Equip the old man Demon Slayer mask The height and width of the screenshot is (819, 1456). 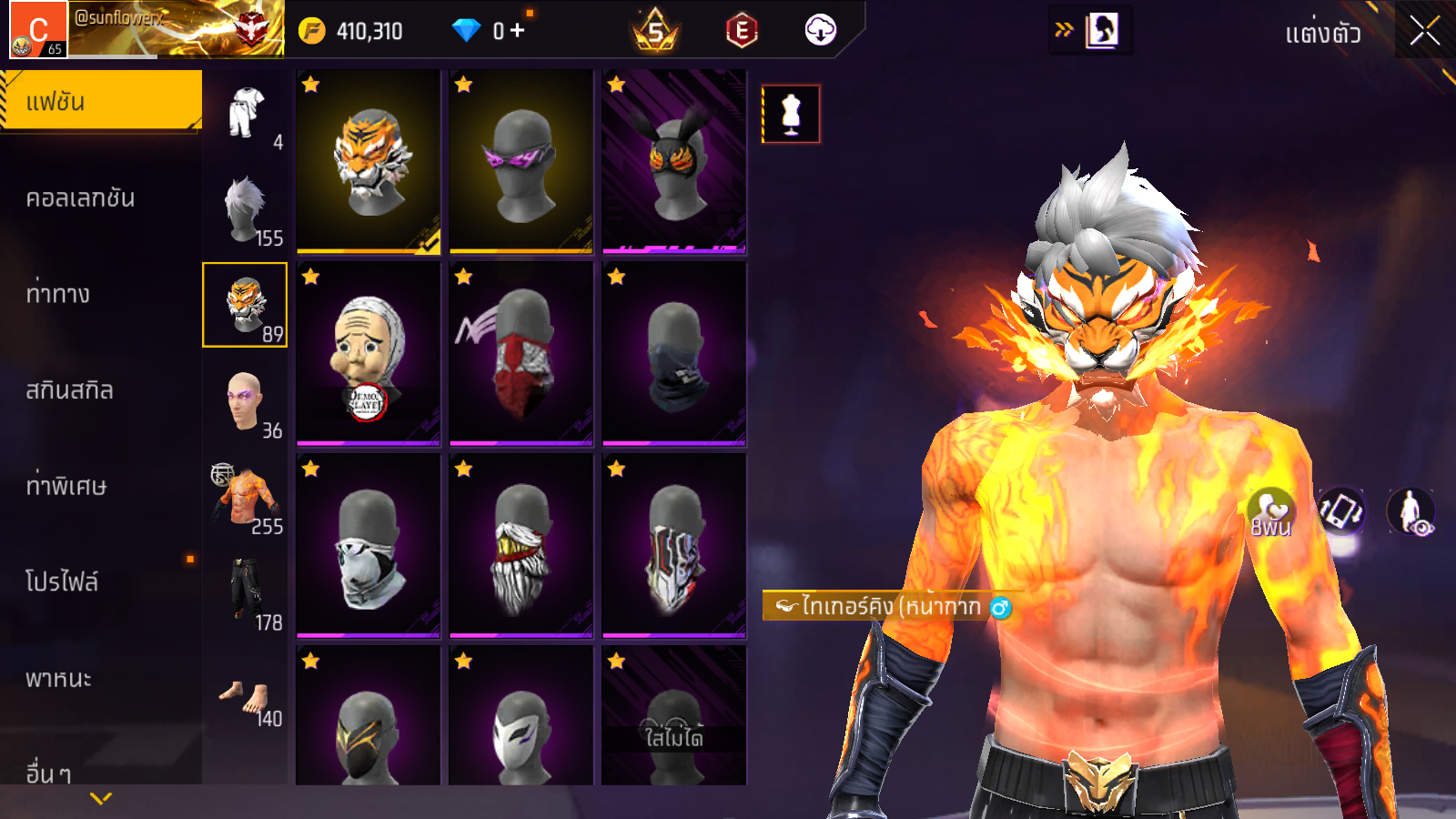click(369, 354)
